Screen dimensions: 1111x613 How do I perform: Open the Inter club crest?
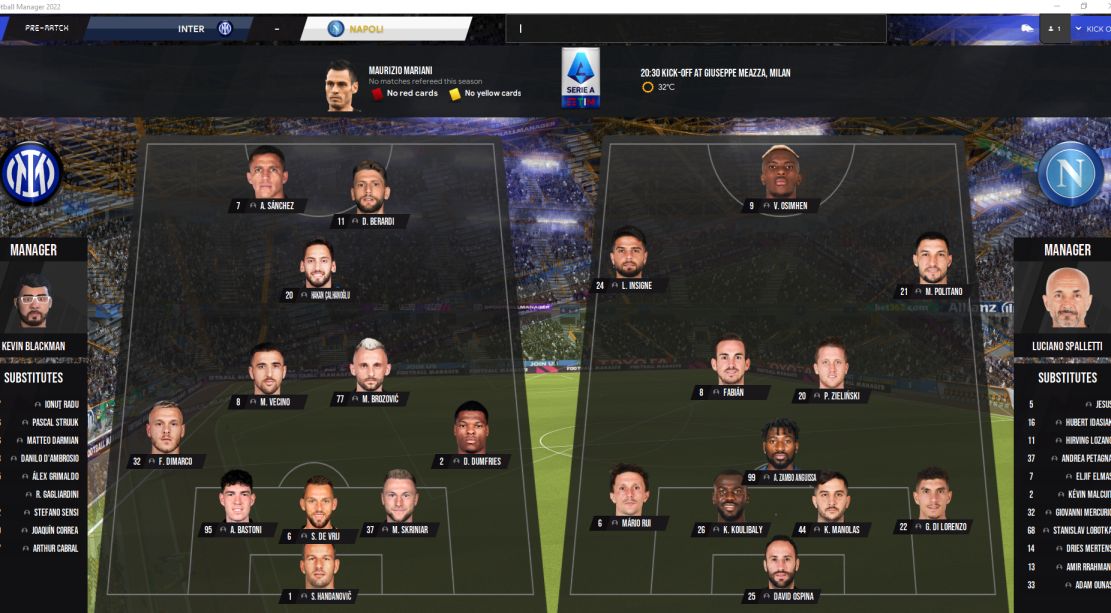click(32, 173)
